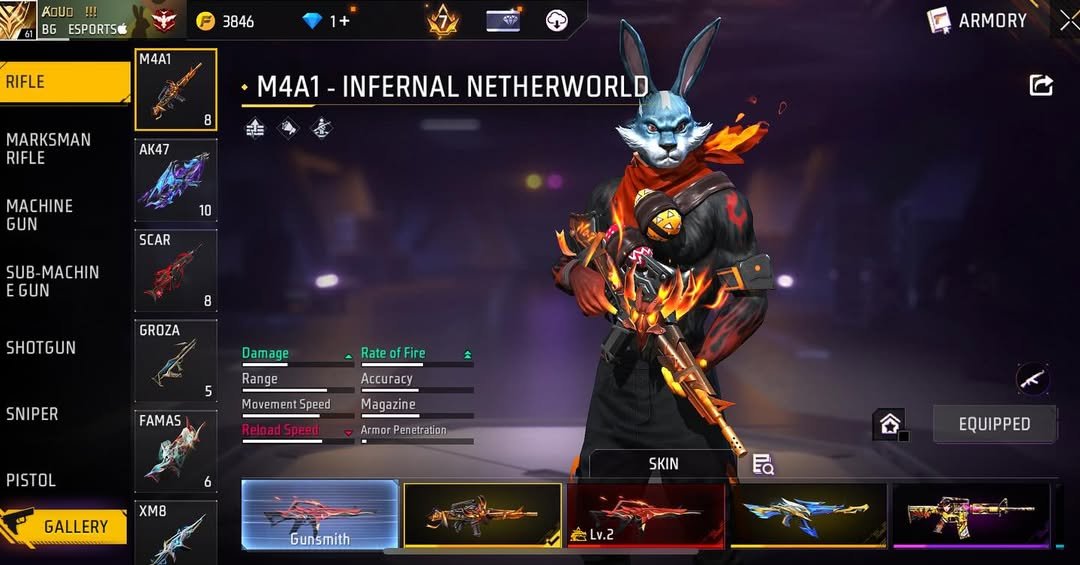Choose the AK47 weapon tile

176,180
